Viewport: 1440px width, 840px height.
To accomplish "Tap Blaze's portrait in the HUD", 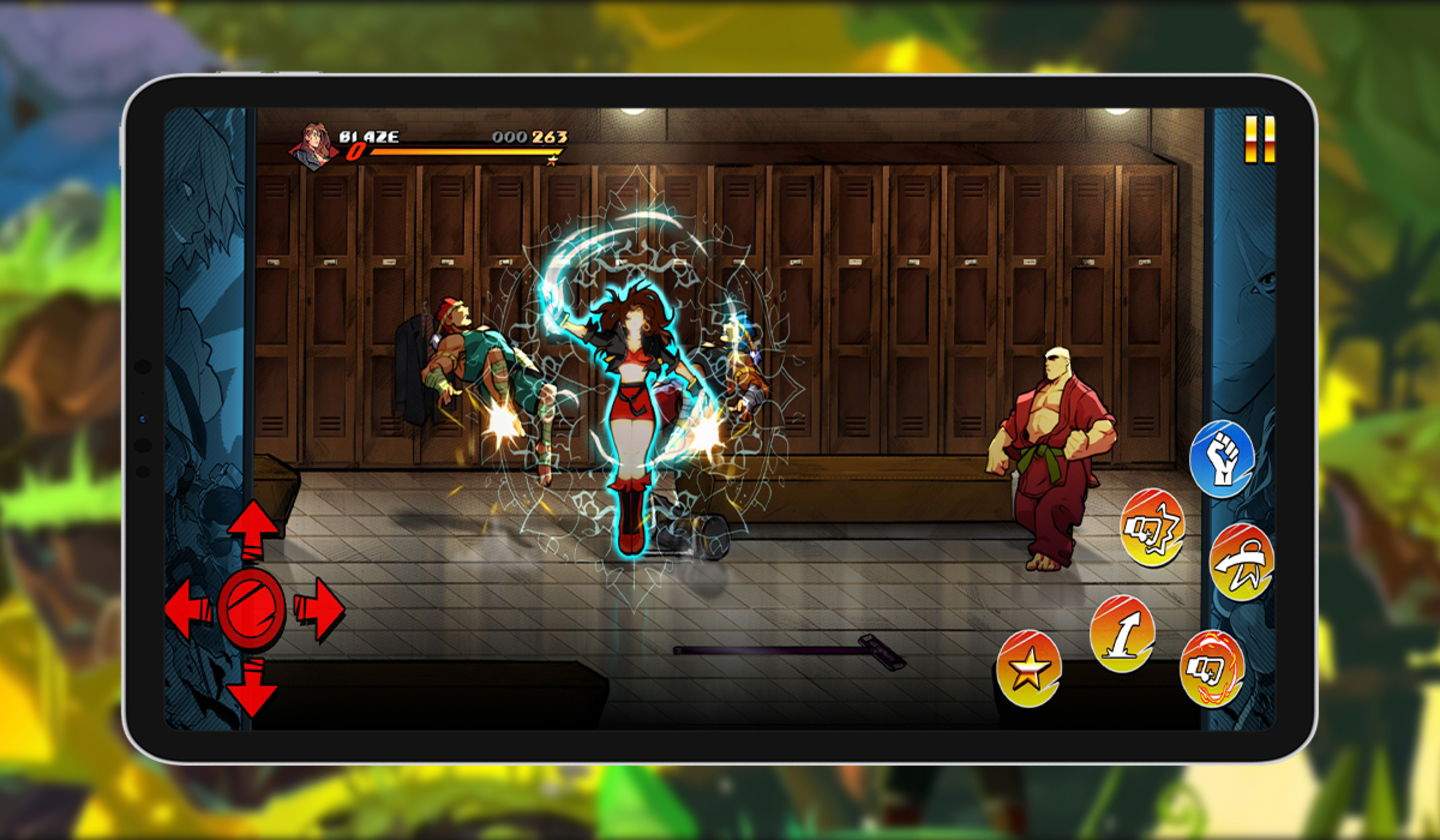I will click(313, 145).
